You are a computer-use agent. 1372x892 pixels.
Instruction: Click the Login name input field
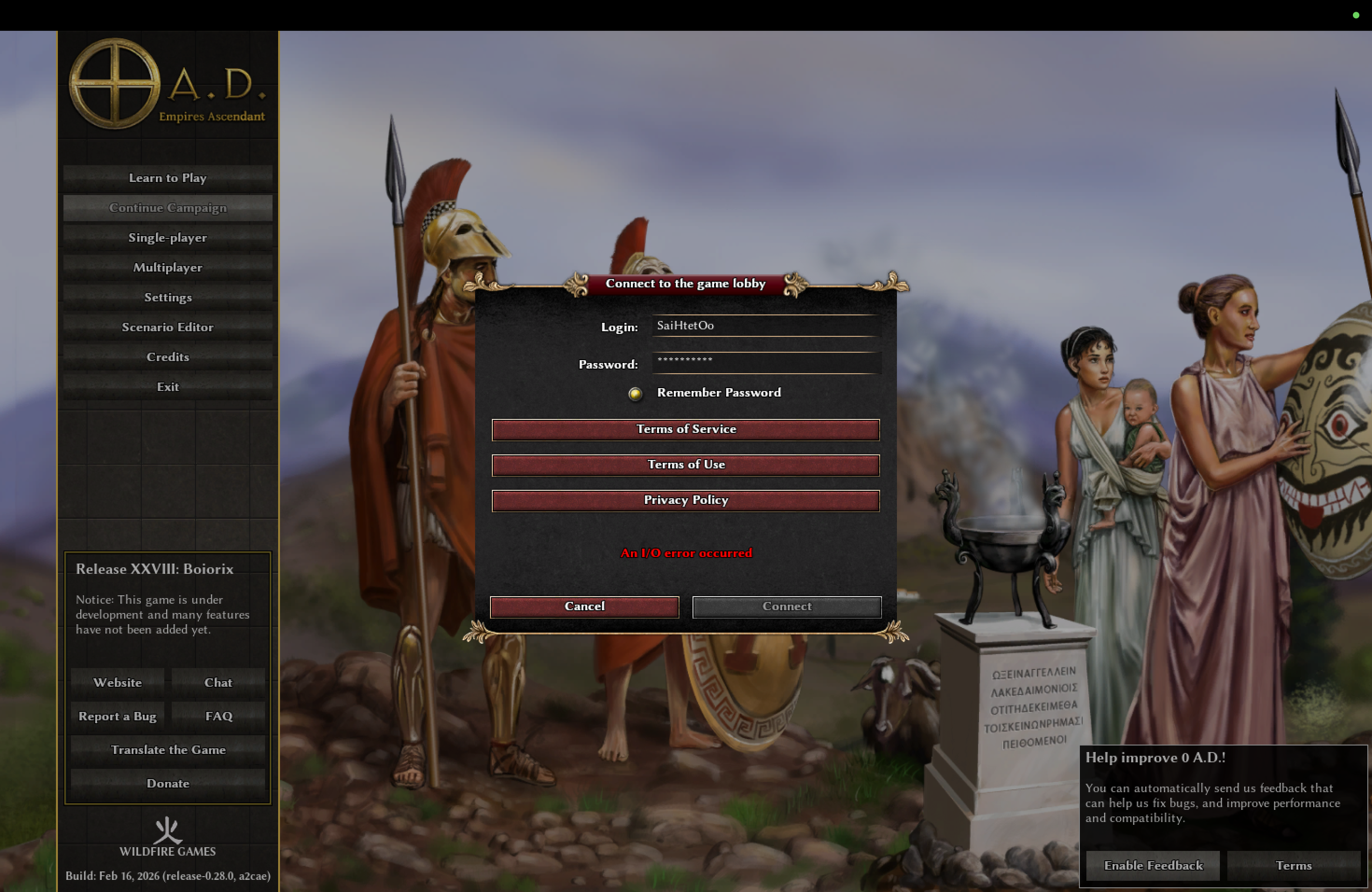tap(765, 326)
